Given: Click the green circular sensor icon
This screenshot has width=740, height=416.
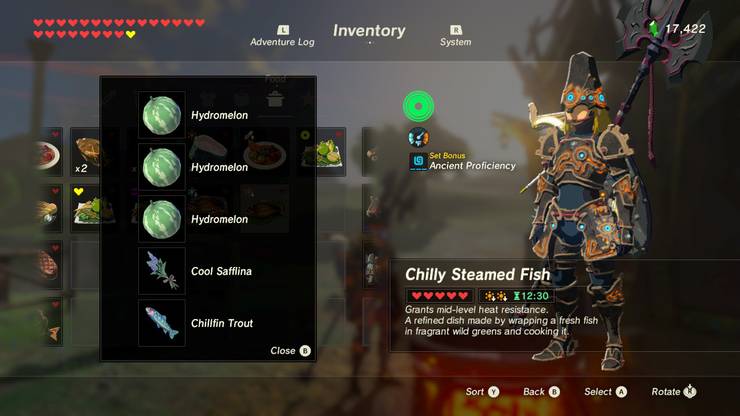Looking at the screenshot, I should click(417, 106).
